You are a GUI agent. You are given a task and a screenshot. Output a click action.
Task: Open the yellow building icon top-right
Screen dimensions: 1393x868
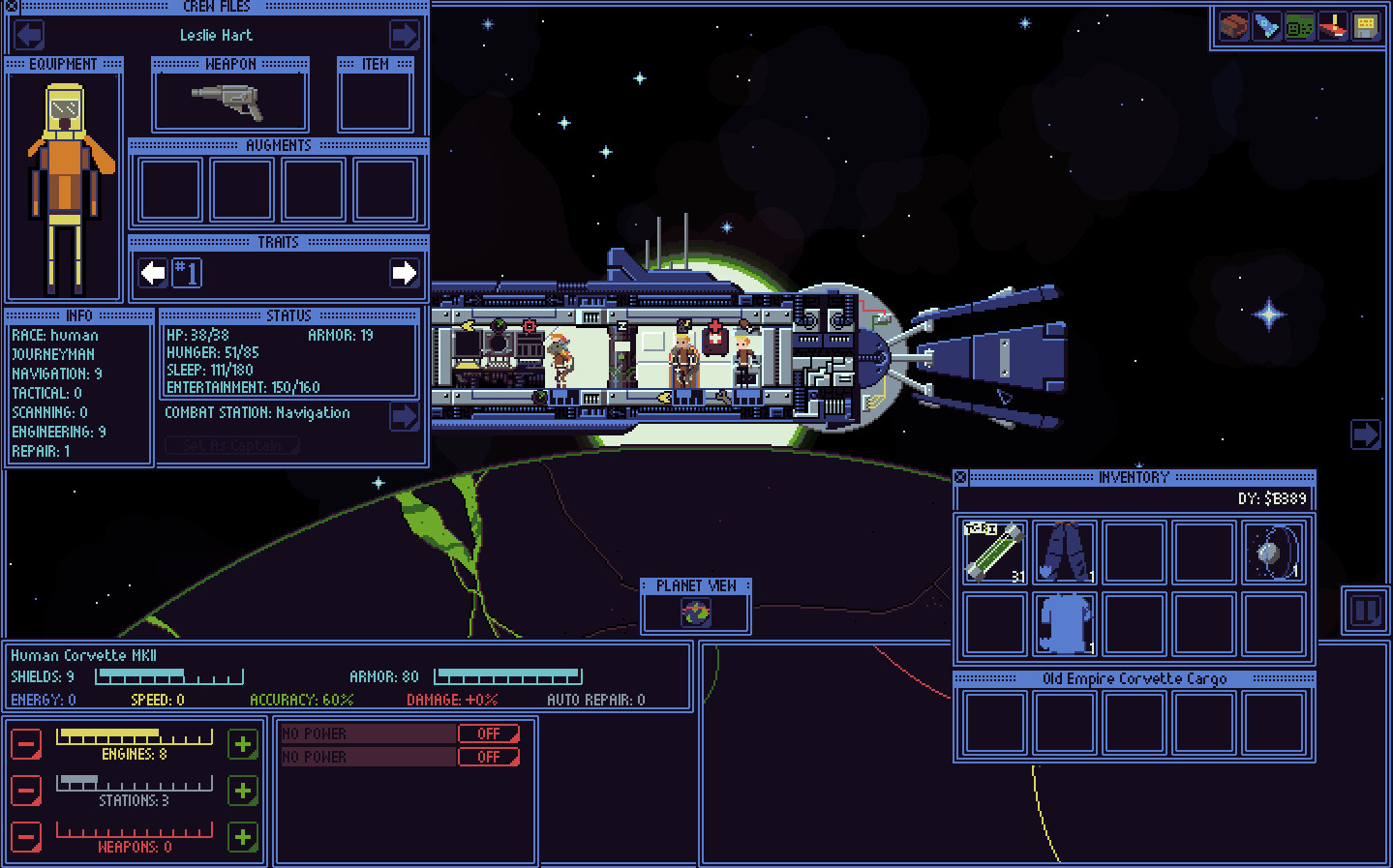[1365, 26]
